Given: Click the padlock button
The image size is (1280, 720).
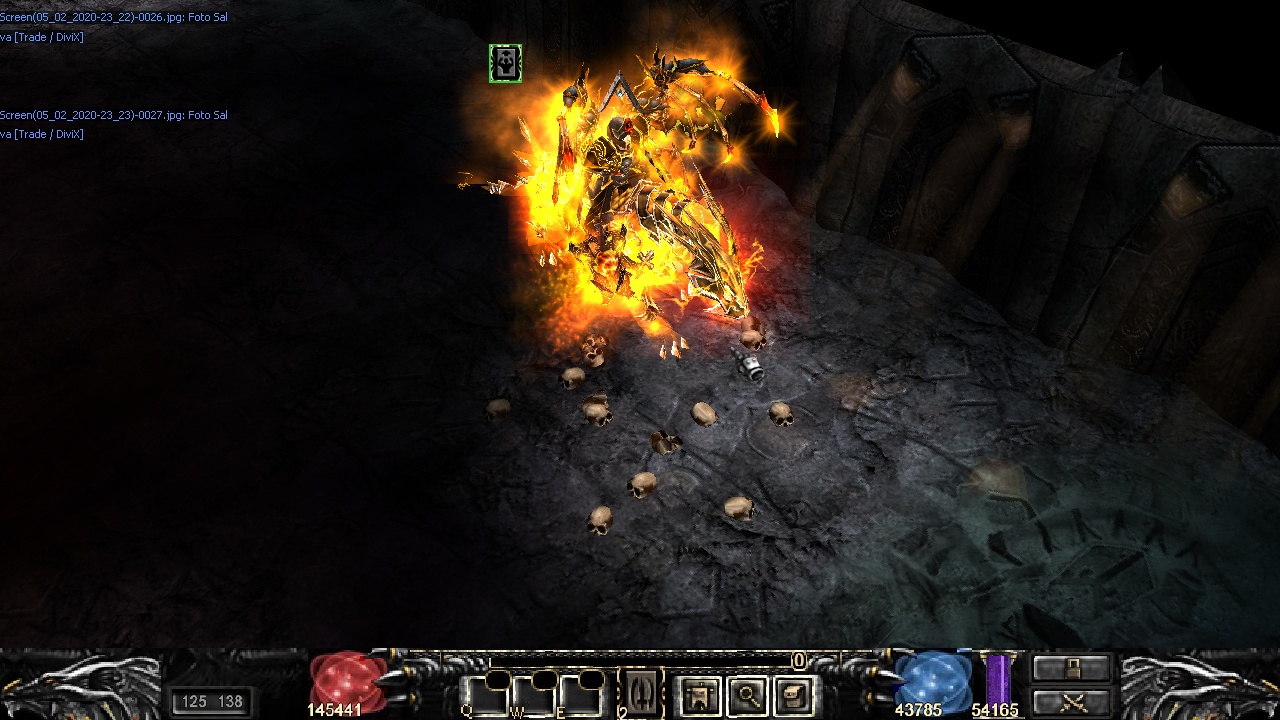Looking at the screenshot, I should pyautogui.click(x=1072, y=667).
